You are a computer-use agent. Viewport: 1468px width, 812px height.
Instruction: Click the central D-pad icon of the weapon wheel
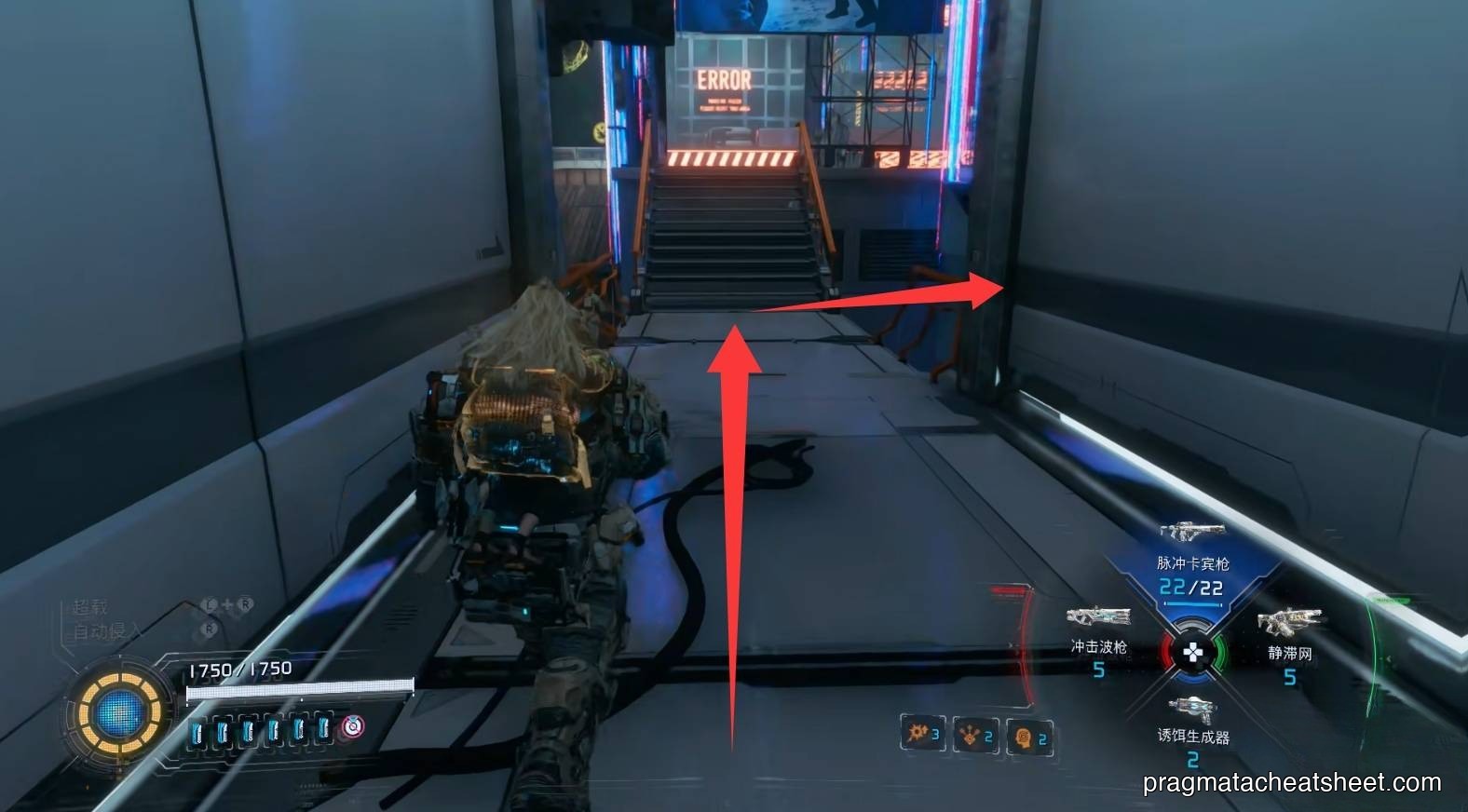click(x=1194, y=653)
